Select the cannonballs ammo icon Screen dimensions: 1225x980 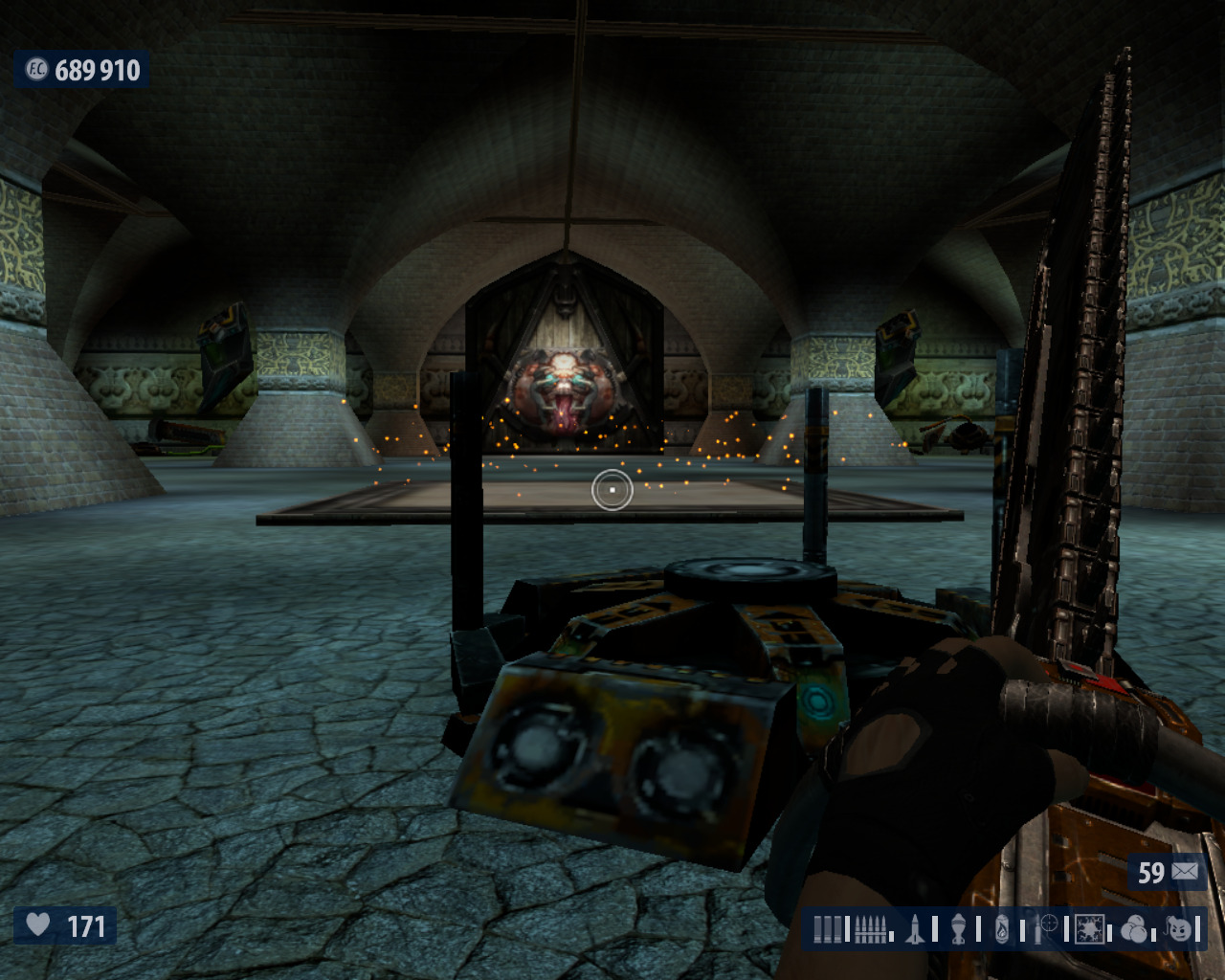[x=1135, y=928]
